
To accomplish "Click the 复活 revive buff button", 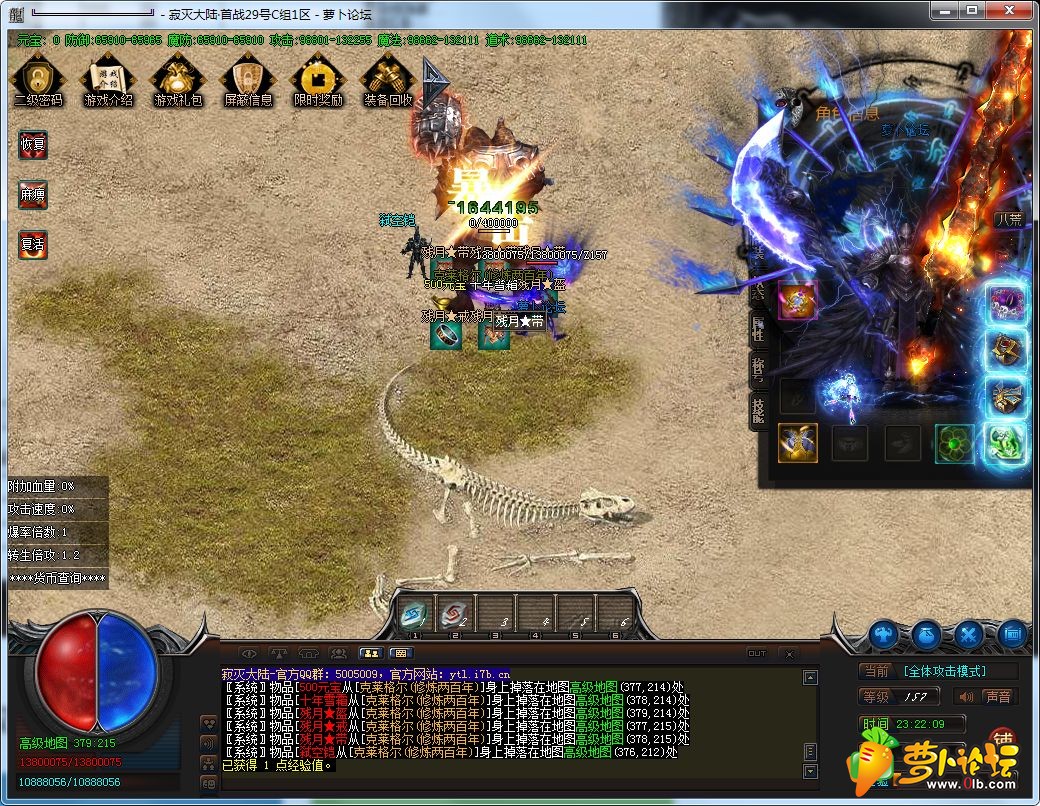I will (33, 243).
